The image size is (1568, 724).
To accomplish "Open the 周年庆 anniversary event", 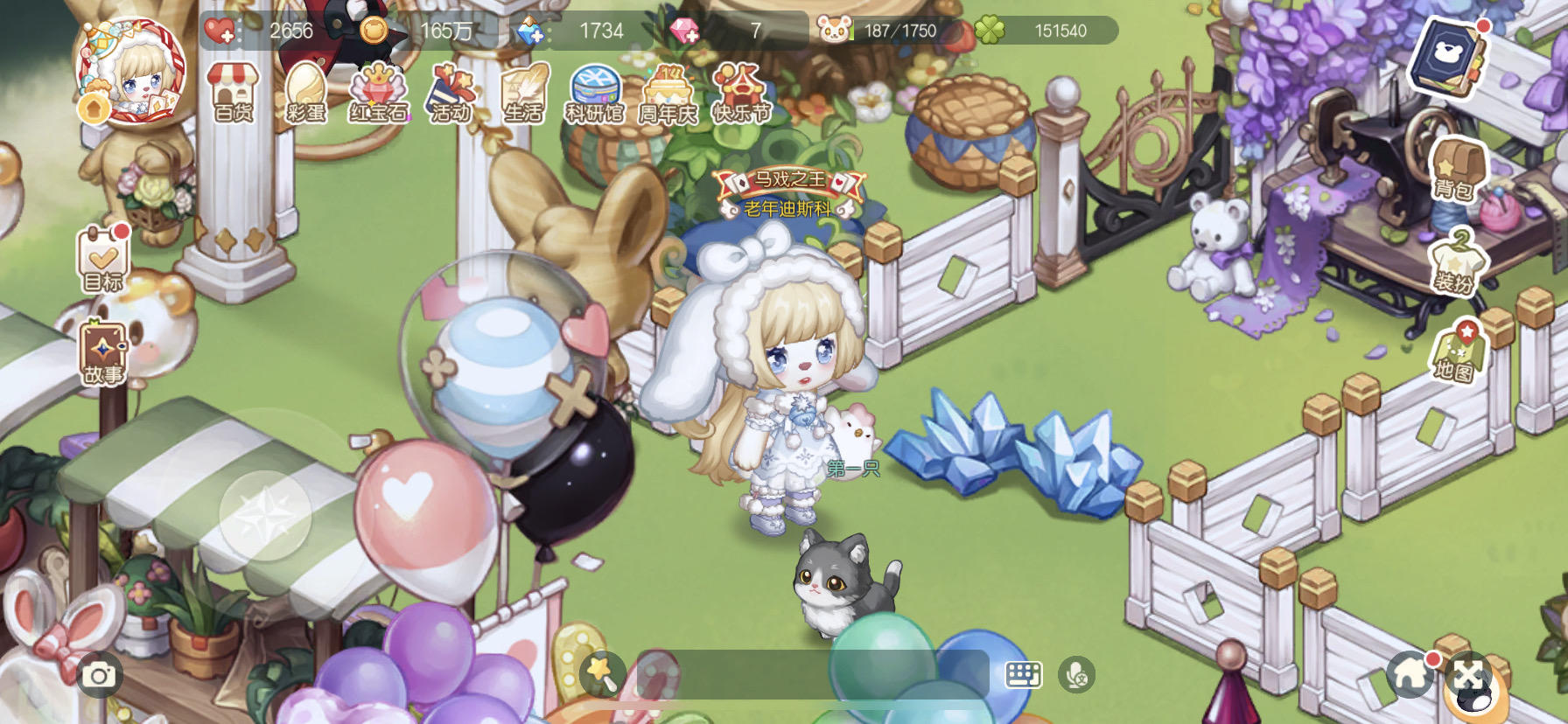I will [668, 93].
